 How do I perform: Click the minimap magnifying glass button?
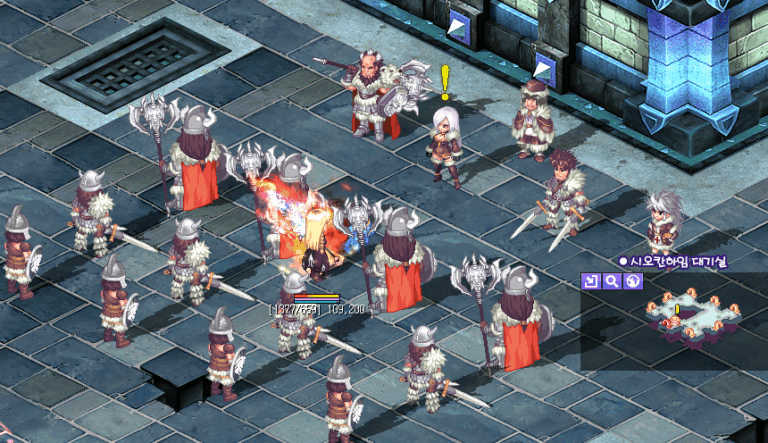[x=611, y=281]
